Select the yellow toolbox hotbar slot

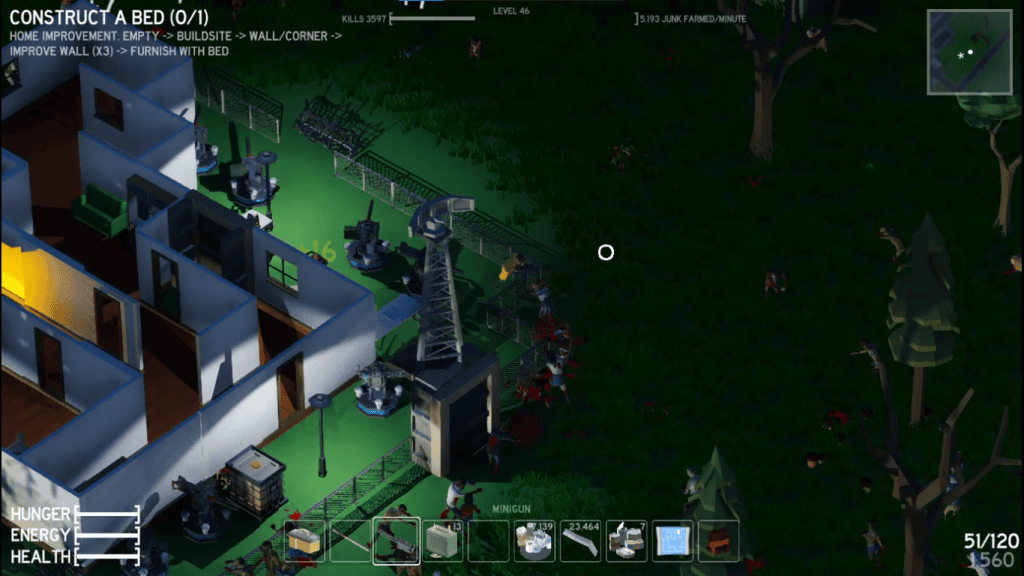click(x=304, y=541)
